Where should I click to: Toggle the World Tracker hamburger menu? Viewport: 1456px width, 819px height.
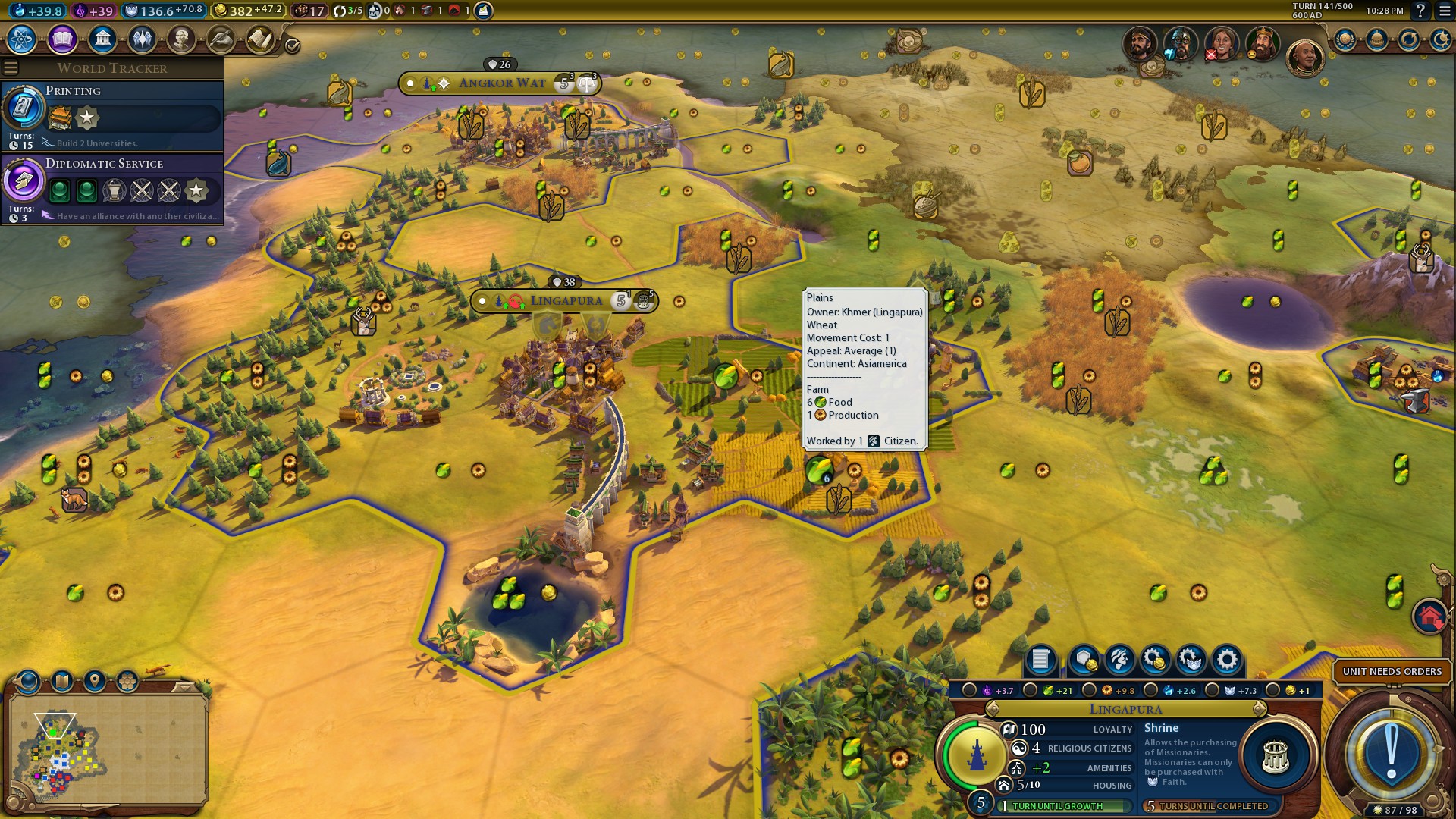[x=11, y=68]
